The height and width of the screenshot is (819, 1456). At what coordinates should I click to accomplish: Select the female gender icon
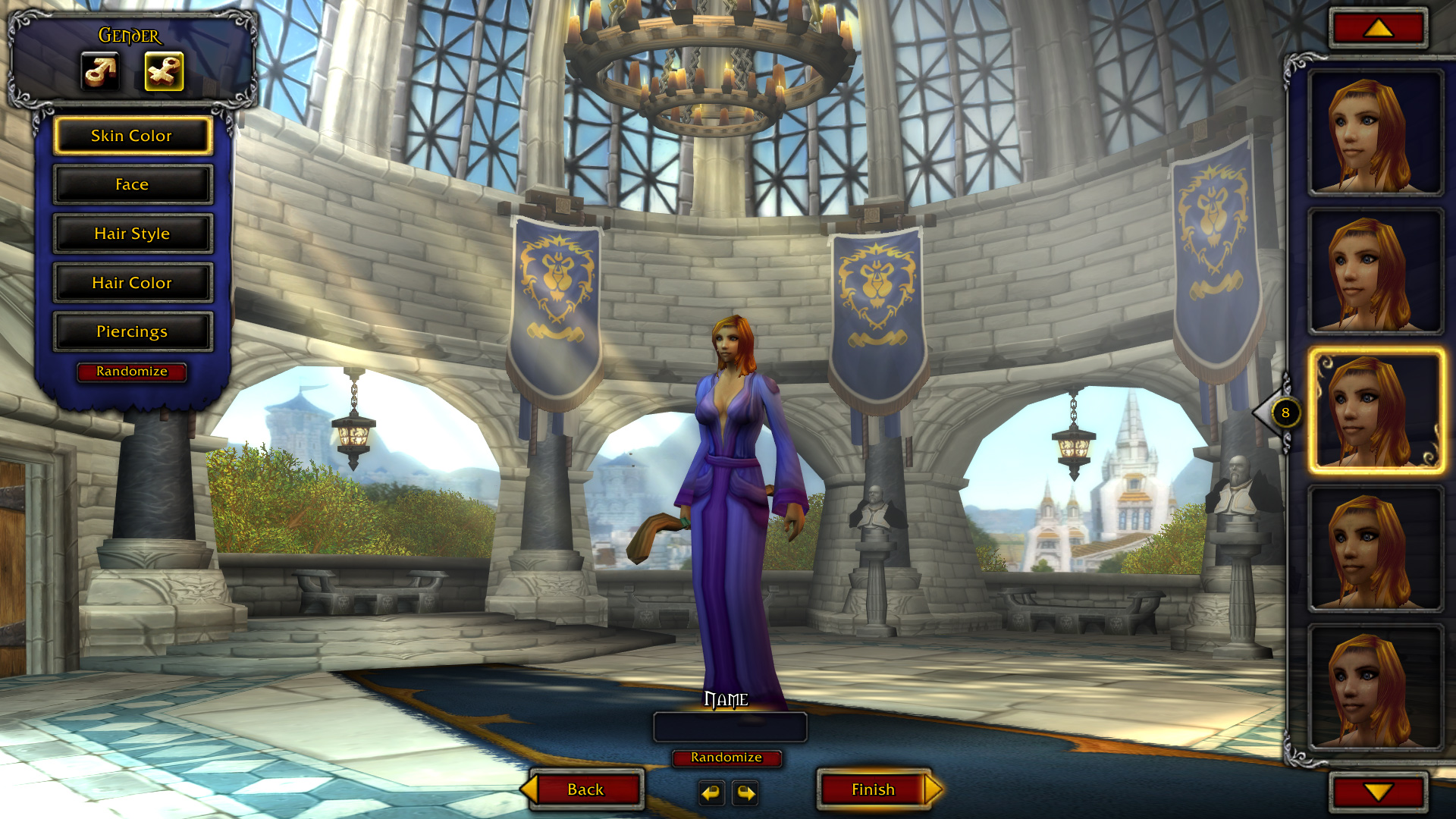[164, 72]
